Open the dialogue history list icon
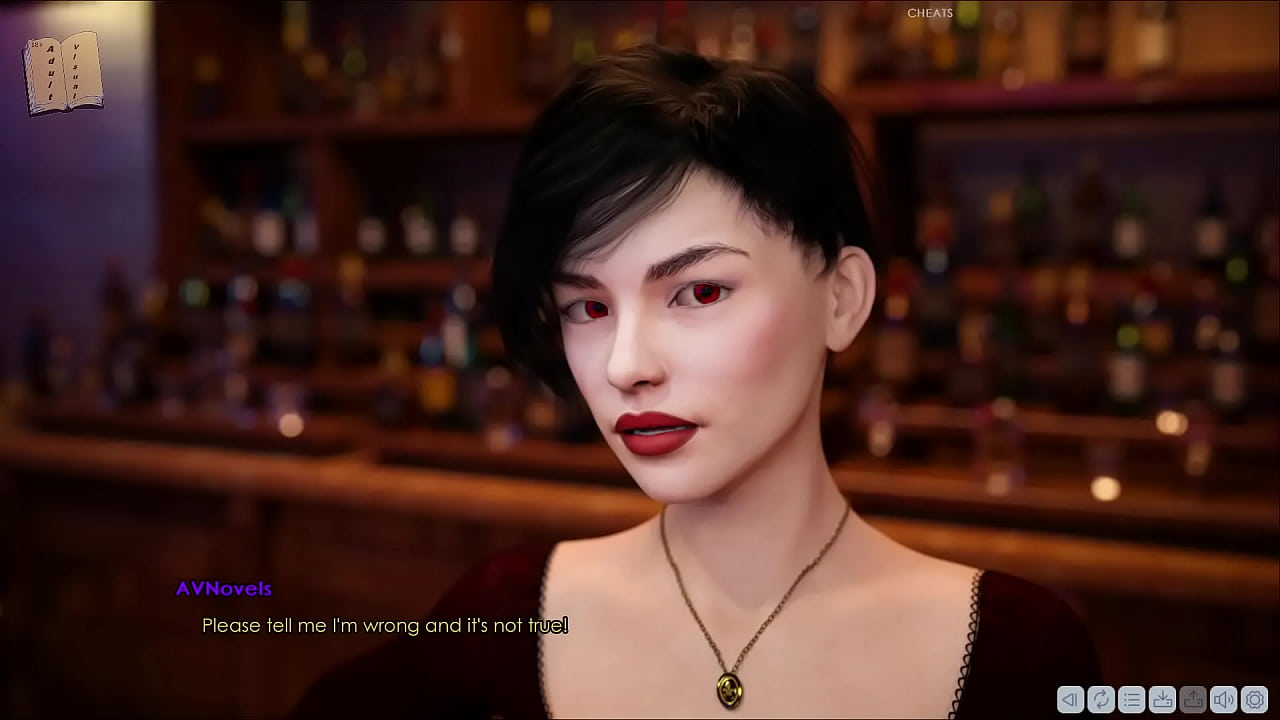Screen dimensions: 1280x720 pyautogui.click(x=1131, y=699)
